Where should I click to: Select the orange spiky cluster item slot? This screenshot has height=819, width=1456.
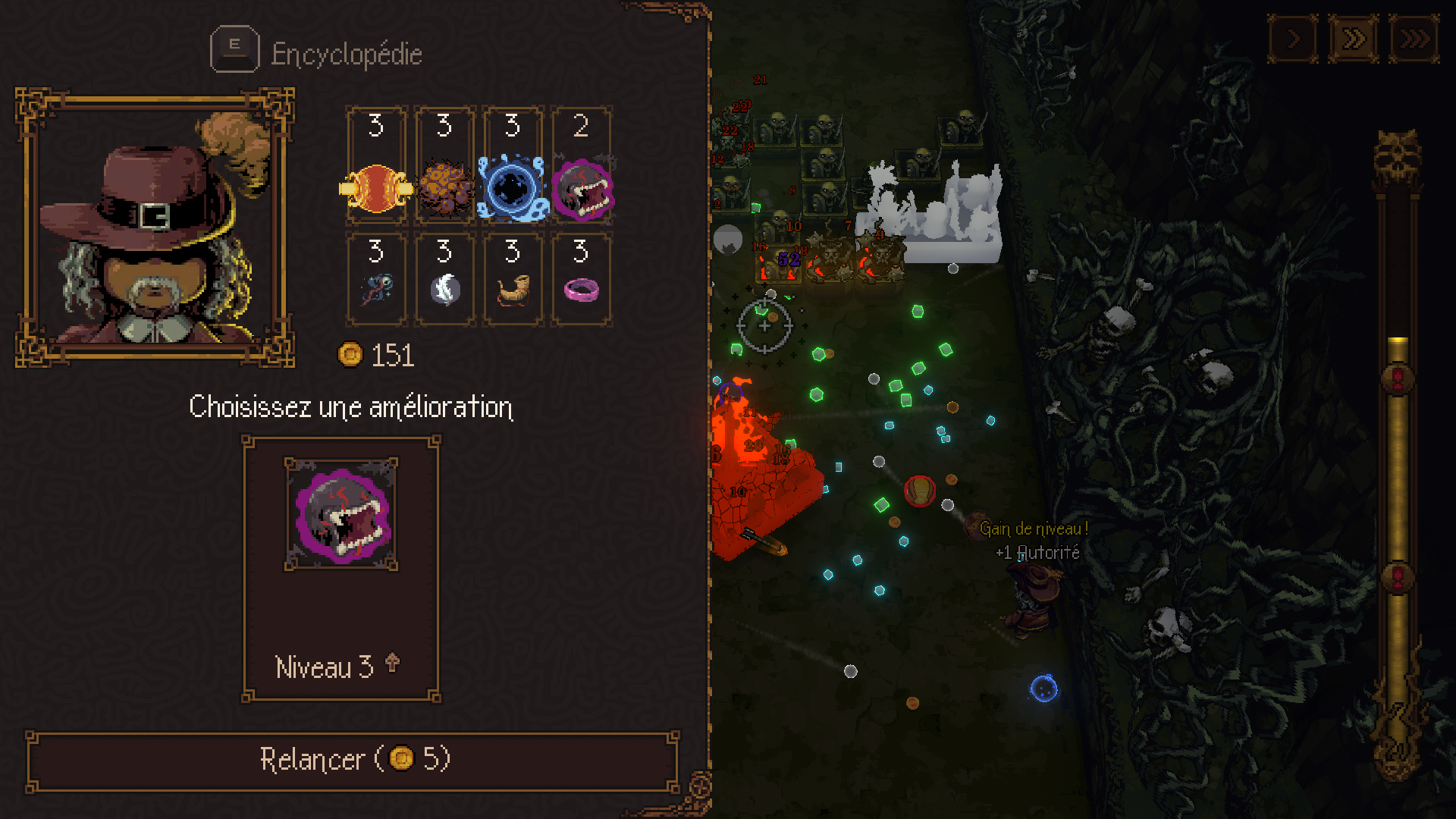pos(445,167)
